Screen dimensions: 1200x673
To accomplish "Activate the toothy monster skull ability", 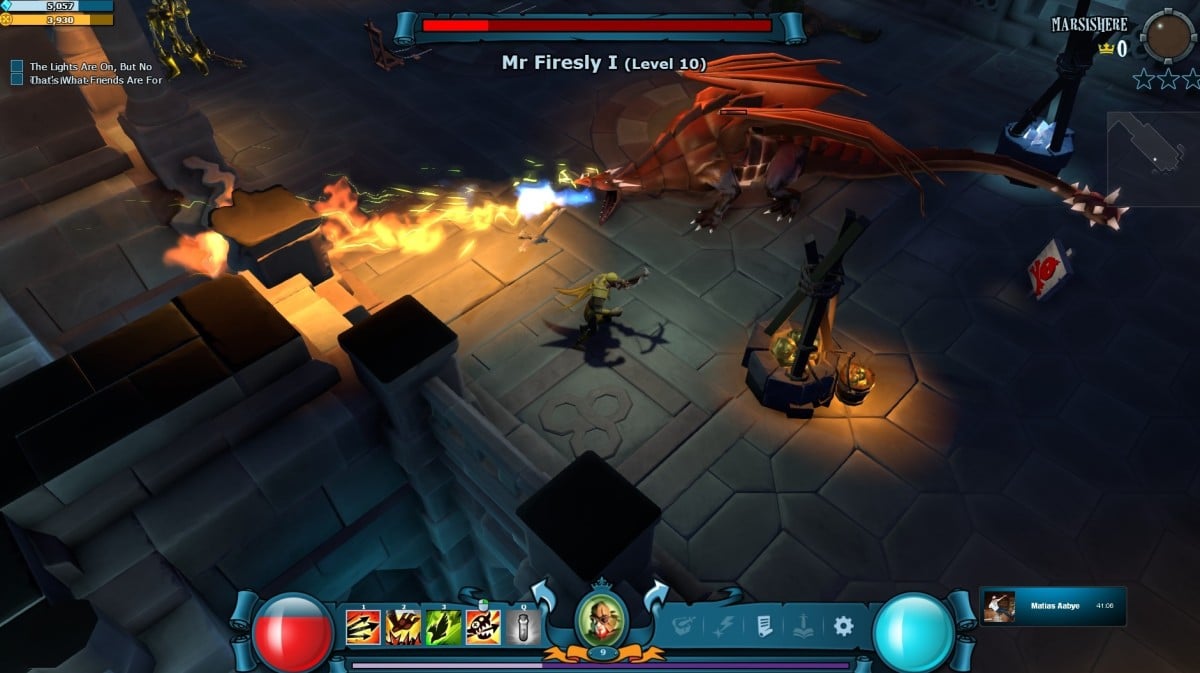I will (x=483, y=627).
